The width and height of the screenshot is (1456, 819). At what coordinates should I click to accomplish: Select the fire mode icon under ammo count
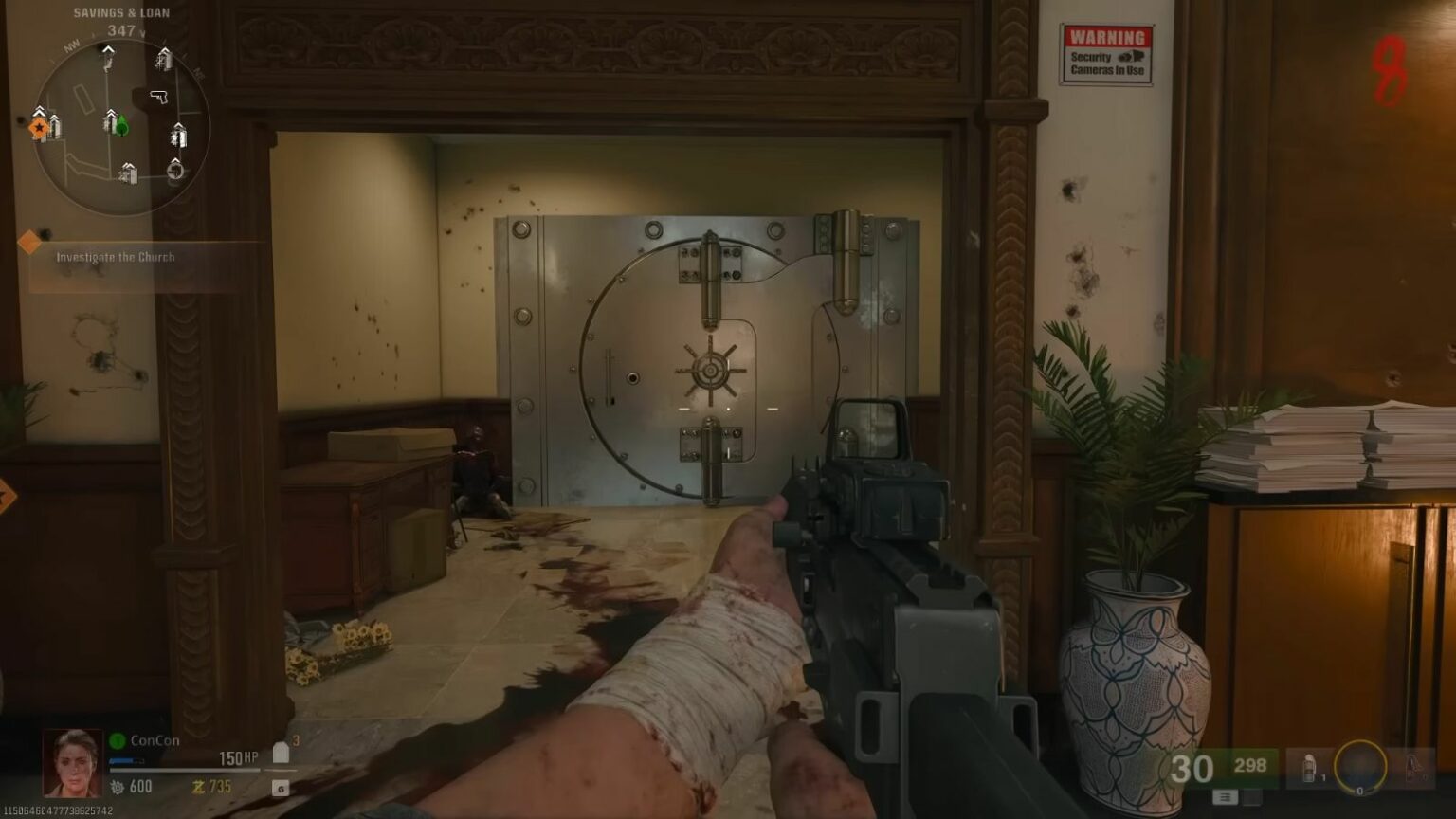[x=1226, y=797]
